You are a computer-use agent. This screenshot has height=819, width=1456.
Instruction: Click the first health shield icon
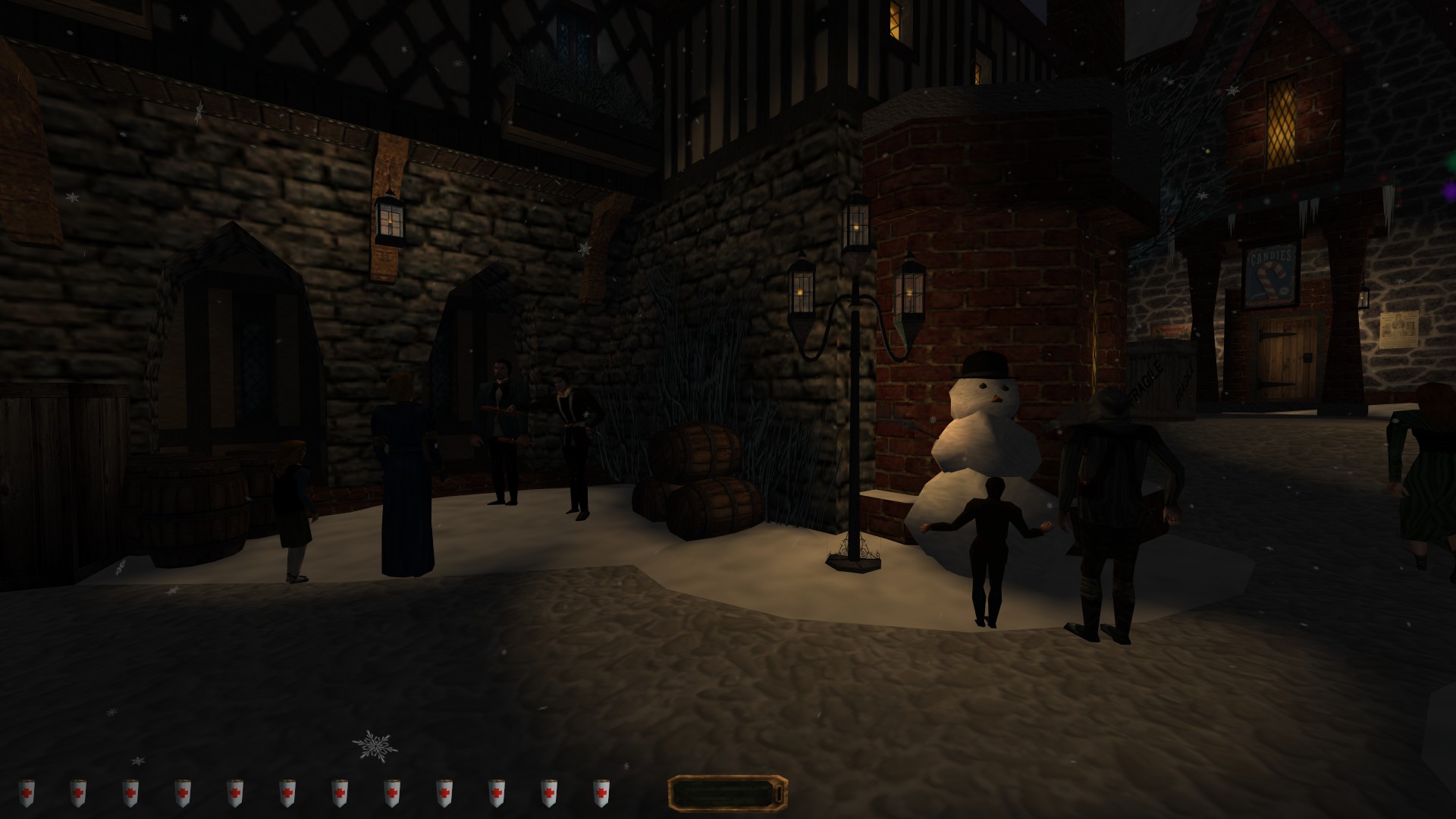click(x=28, y=791)
